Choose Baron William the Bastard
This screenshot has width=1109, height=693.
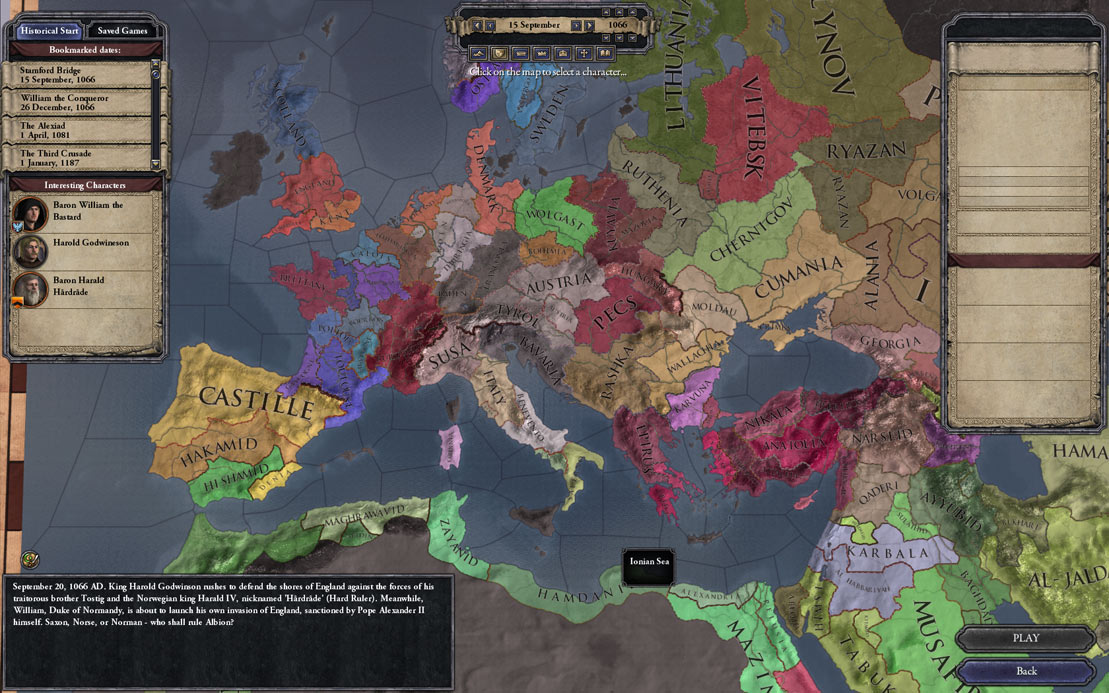tap(84, 211)
